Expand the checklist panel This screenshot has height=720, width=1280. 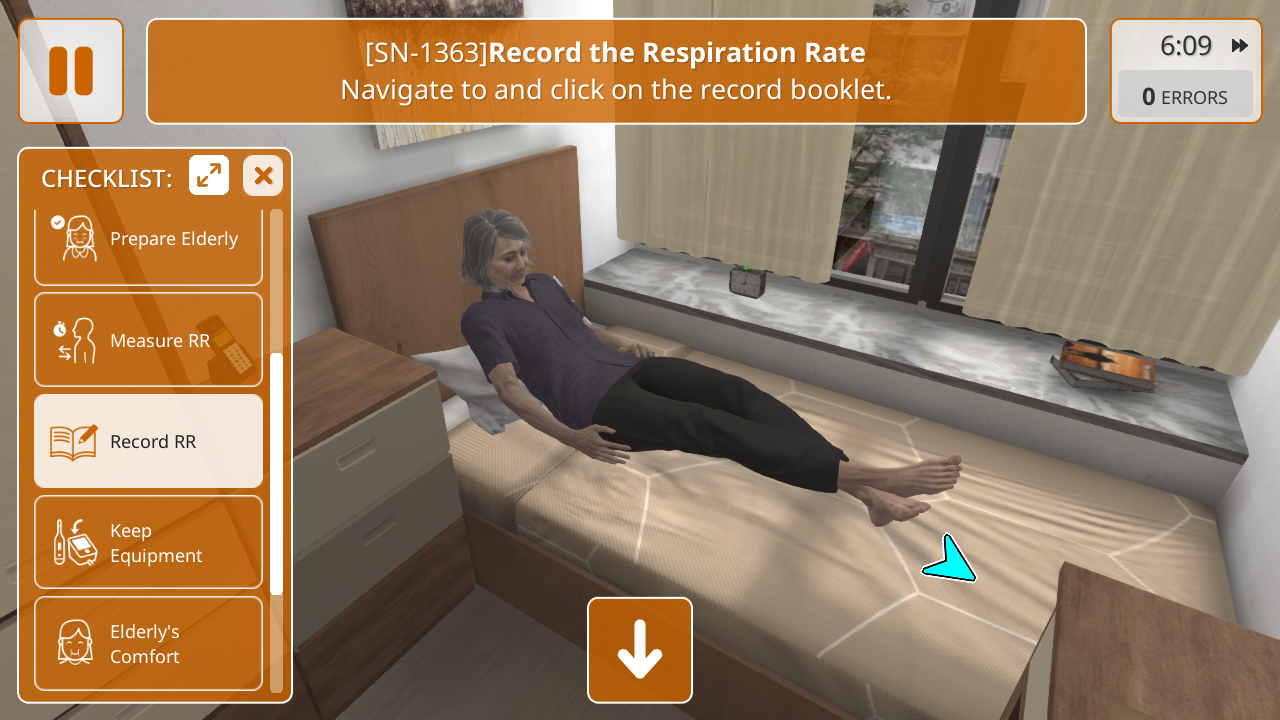[209, 176]
